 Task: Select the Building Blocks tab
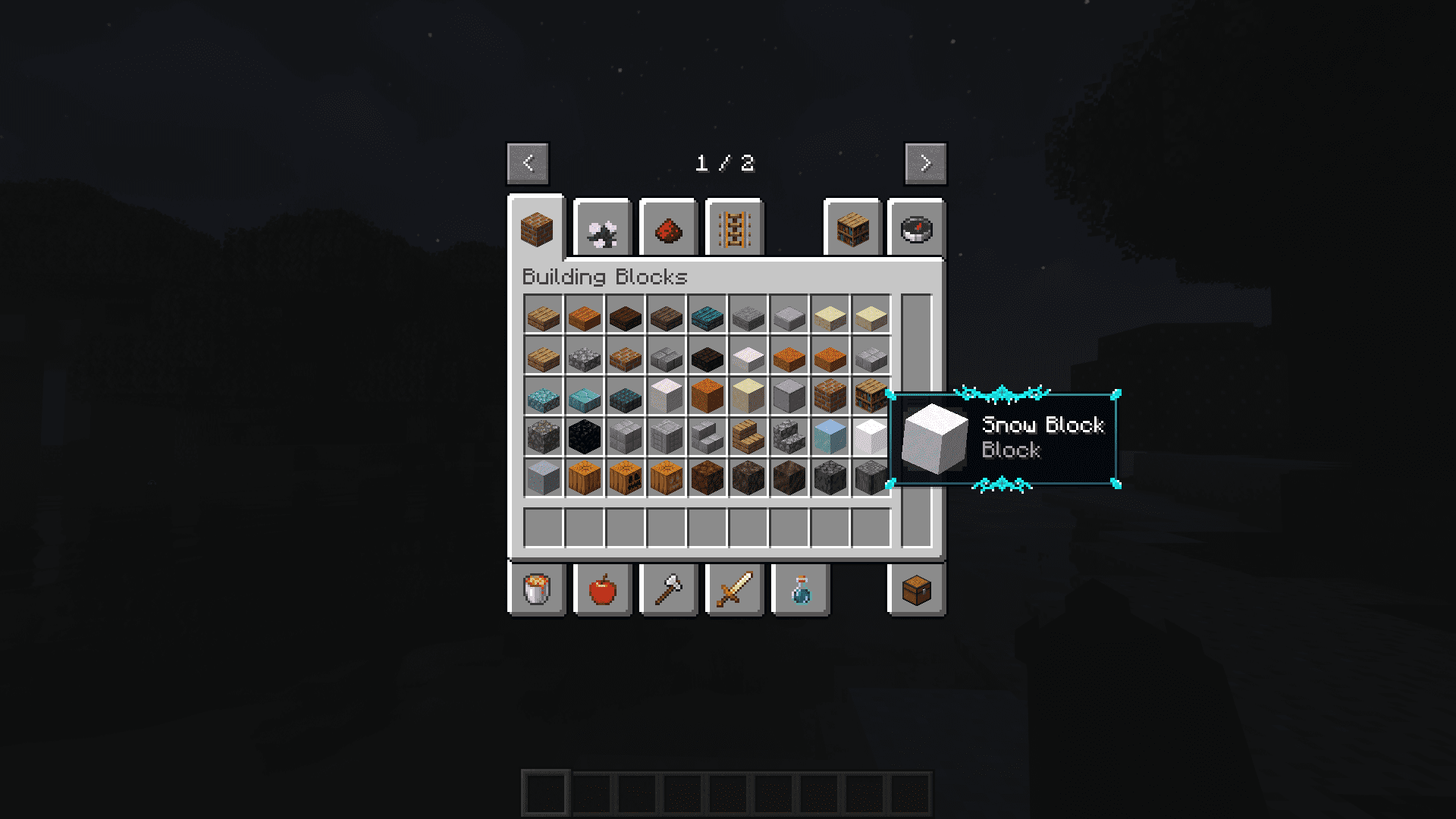point(537,229)
